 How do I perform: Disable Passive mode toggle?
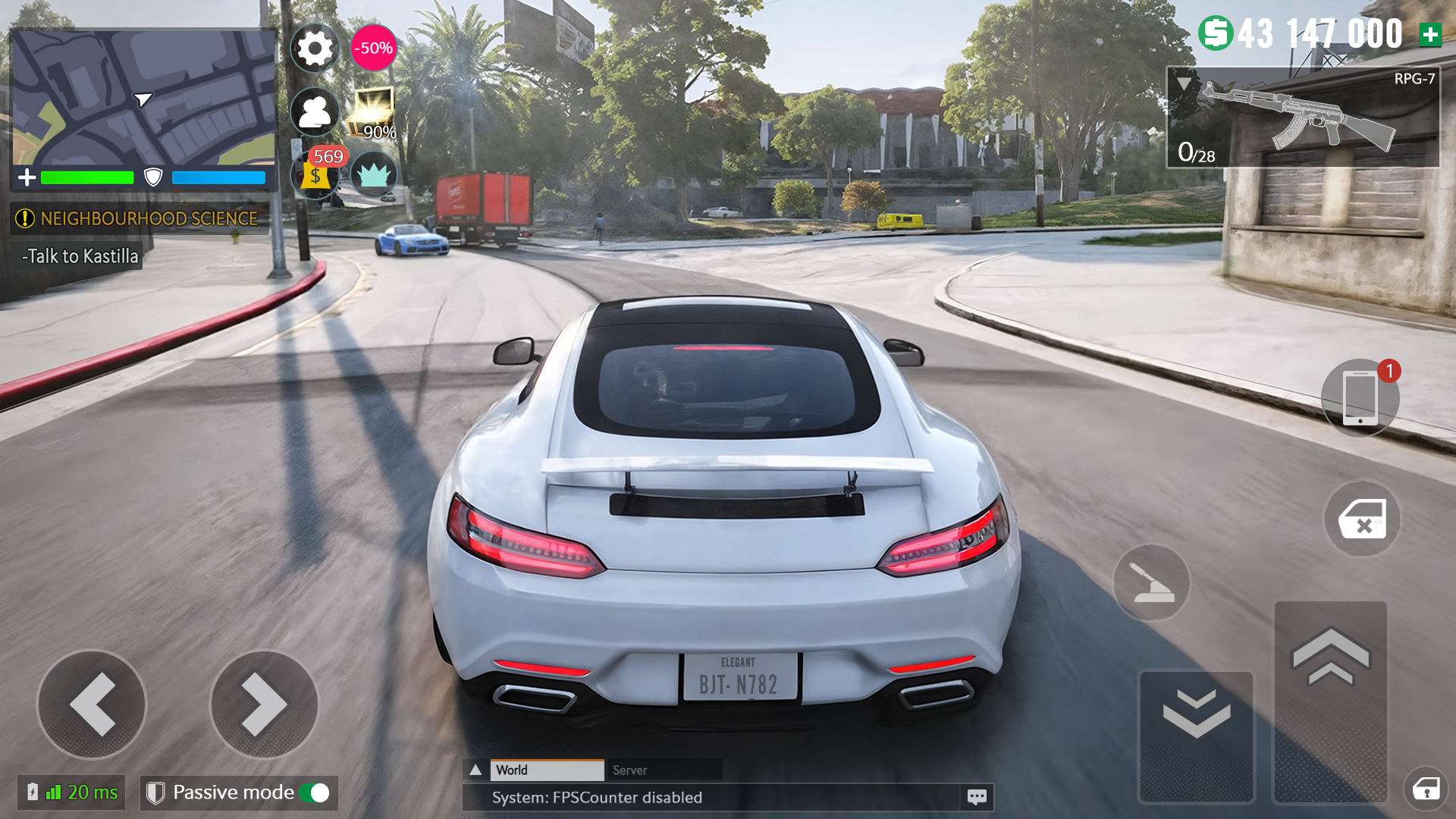click(315, 792)
